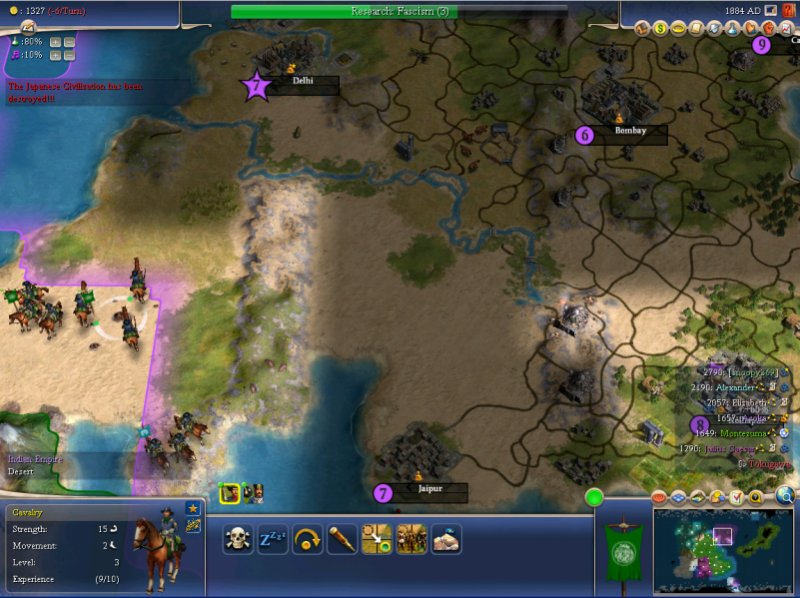Increase the research rate with its plus button

[x=54, y=42]
